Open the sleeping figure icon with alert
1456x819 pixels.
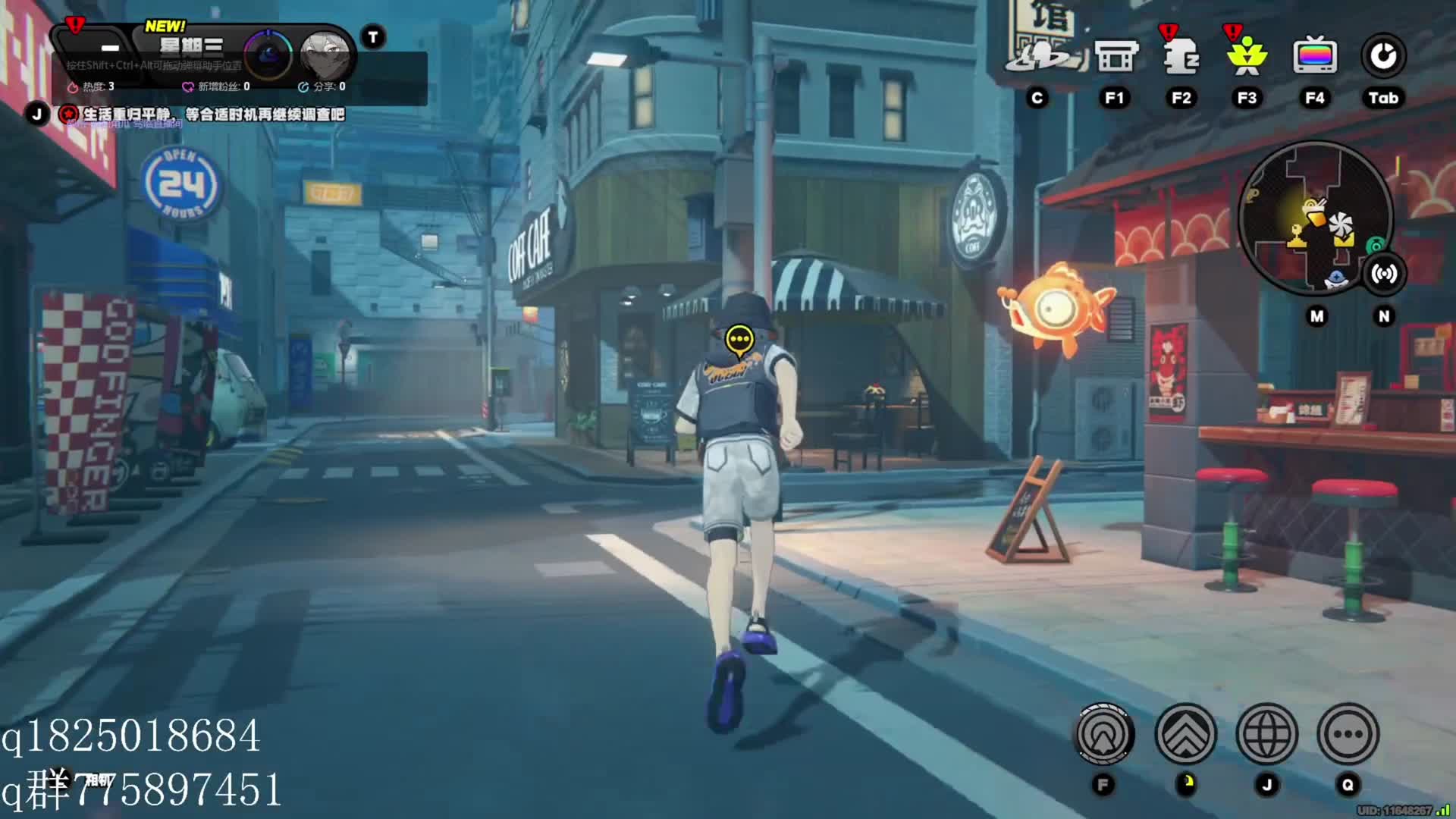coord(1180,55)
